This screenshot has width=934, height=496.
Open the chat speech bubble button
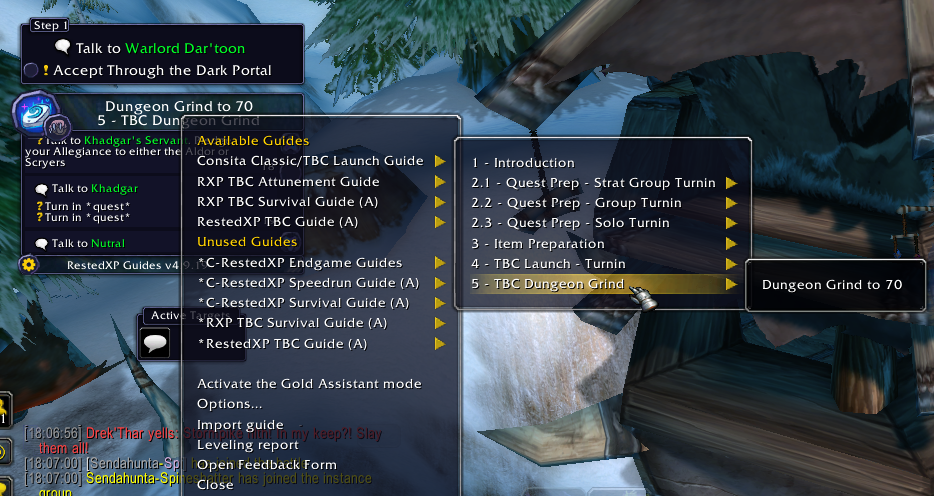(x=155, y=344)
